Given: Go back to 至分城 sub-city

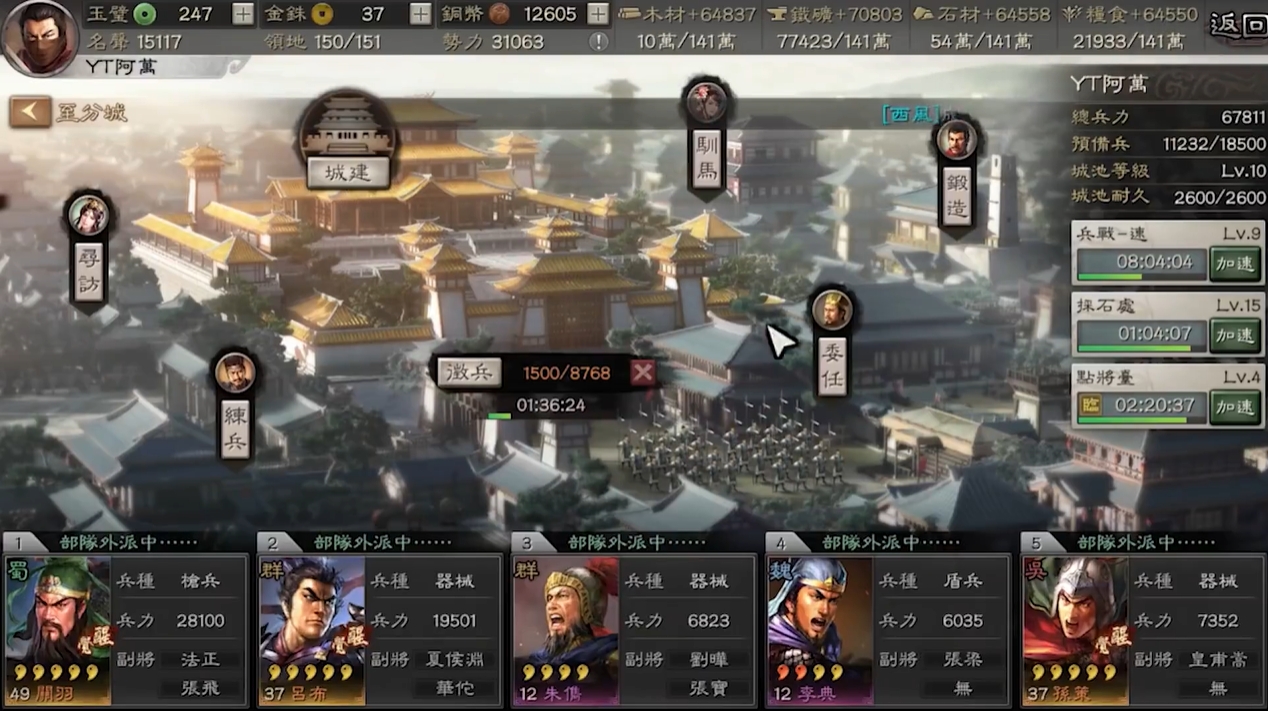Looking at the screenshot, I should coord(31,112).
